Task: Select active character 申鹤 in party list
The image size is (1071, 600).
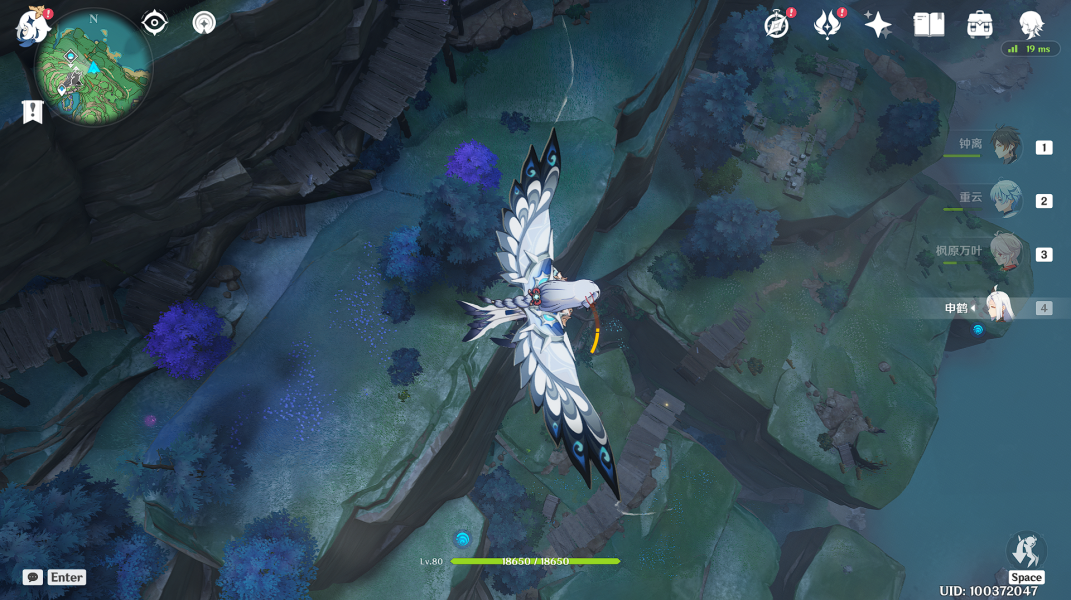Action: [x=998, y=307]
